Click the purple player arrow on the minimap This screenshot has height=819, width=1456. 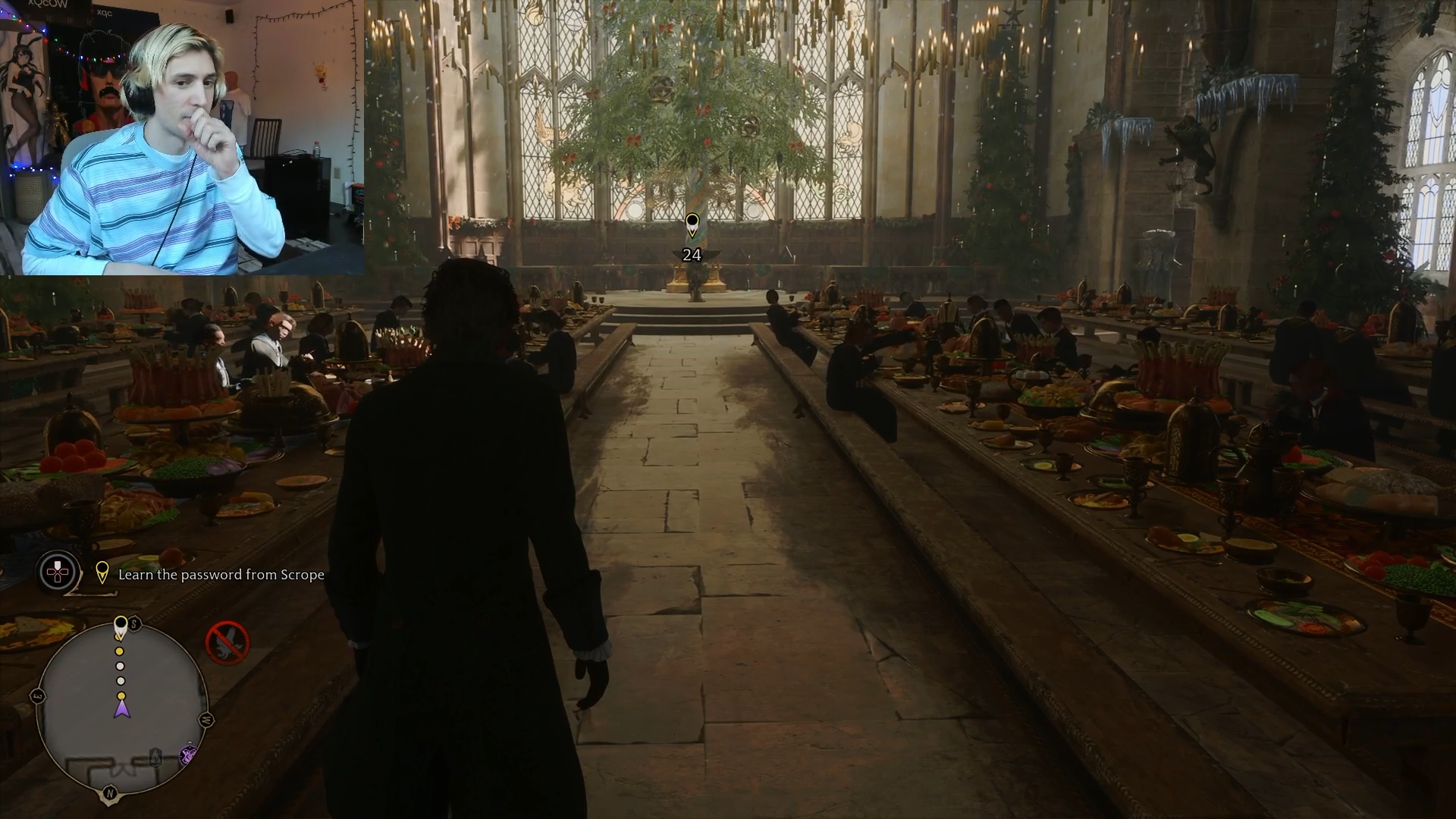pos(121,711)
